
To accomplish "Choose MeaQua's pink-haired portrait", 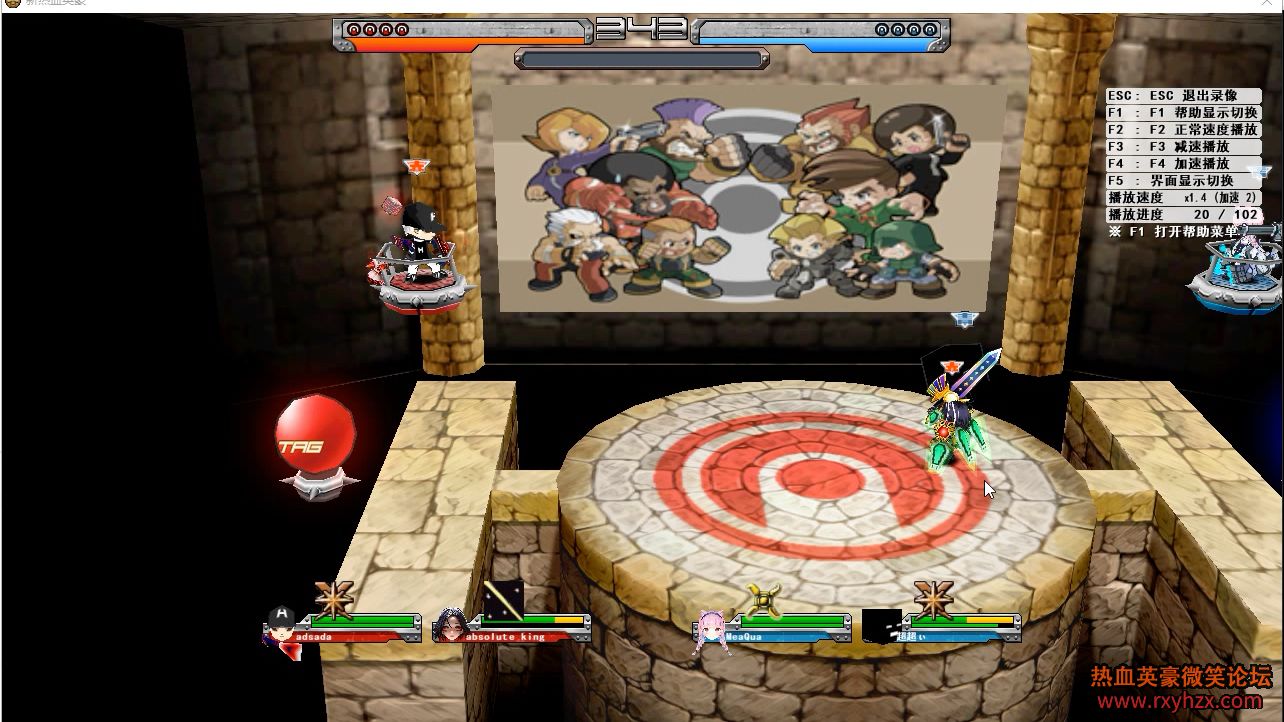I will click(x=712, y=630).
